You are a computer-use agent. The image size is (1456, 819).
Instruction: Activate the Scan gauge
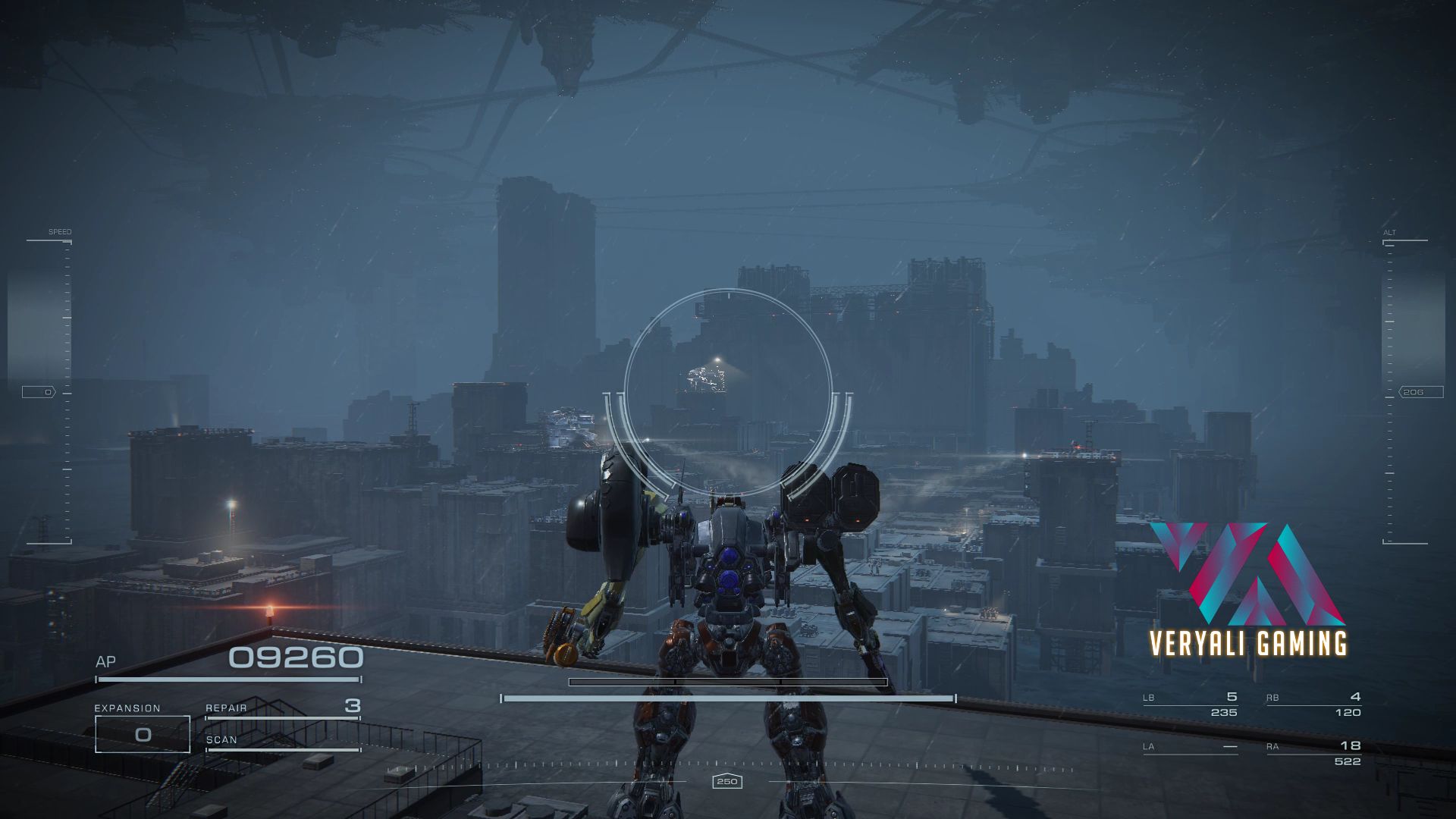point(283,742)
